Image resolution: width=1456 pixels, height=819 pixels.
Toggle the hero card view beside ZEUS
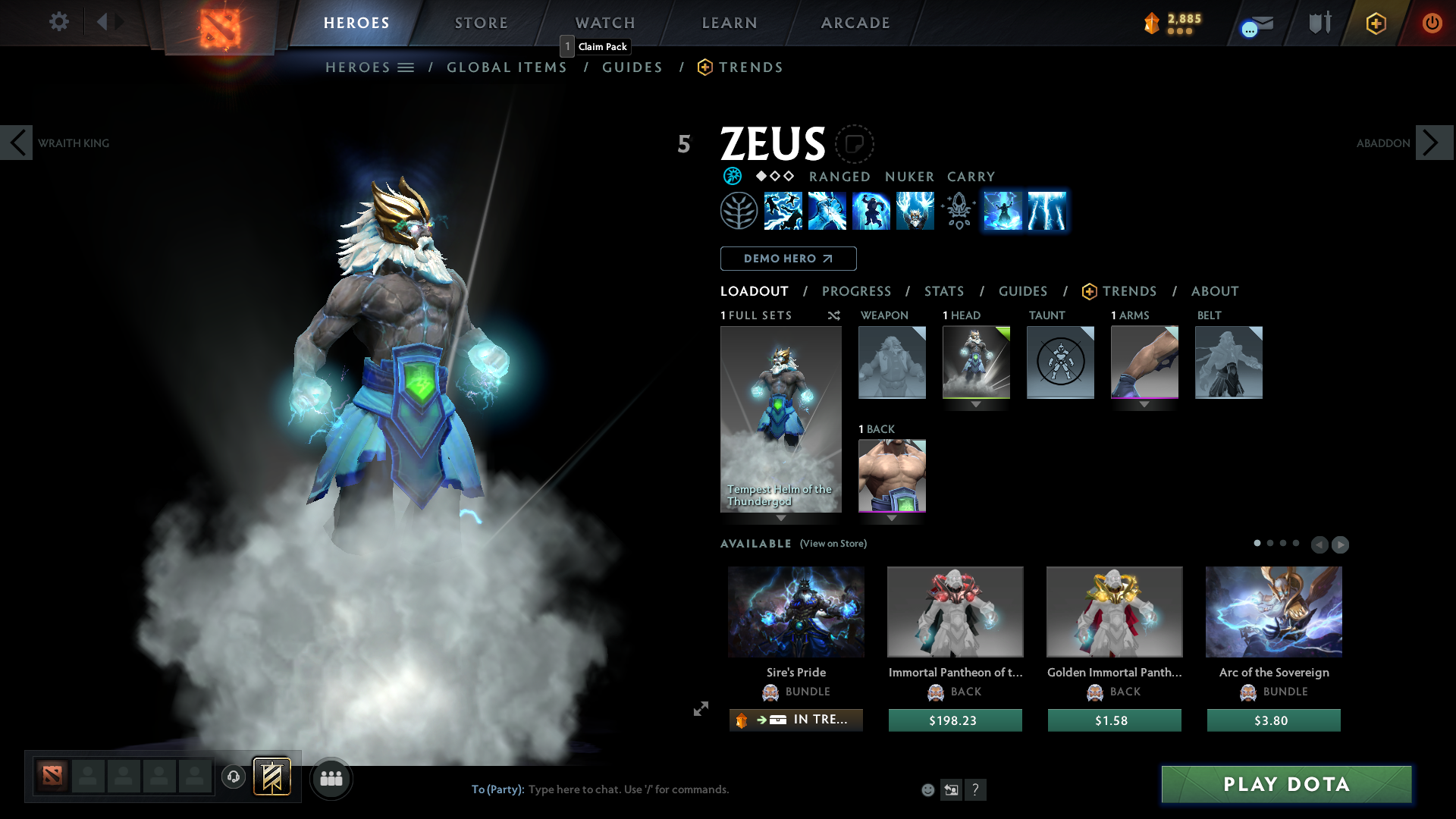tap(855, 144)
